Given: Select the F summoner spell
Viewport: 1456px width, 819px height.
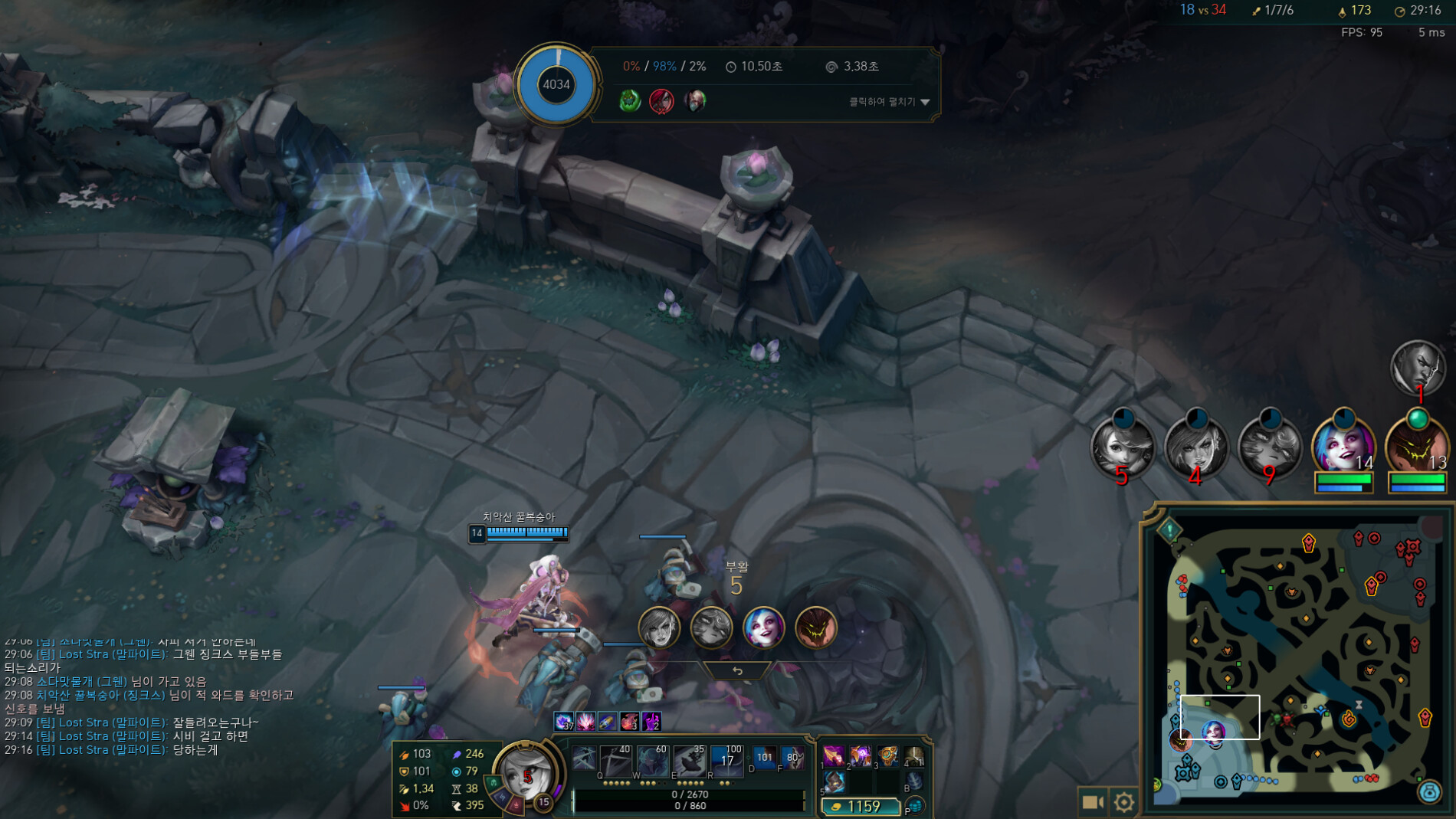Looking at the screenshot, I should (792, 758).
